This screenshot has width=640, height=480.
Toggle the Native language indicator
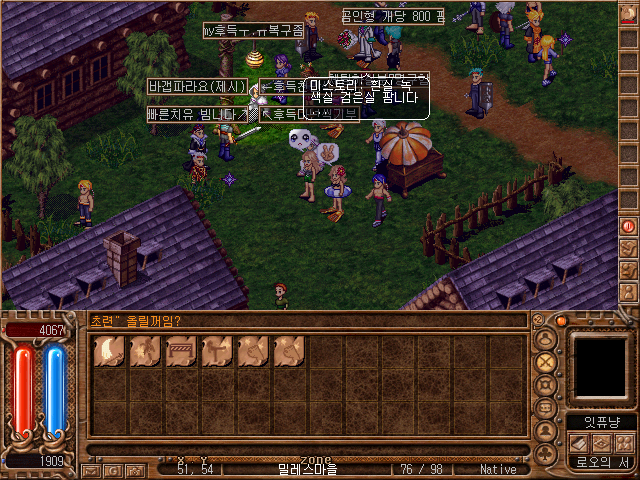(x=498, y=469)
